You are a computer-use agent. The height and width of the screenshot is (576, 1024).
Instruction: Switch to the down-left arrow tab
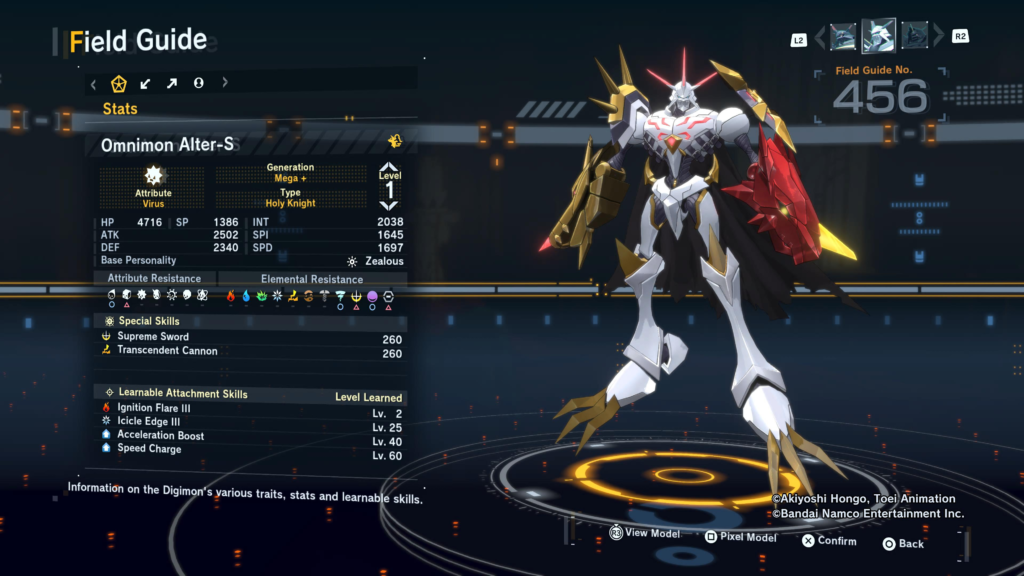[x=146, y=83]
